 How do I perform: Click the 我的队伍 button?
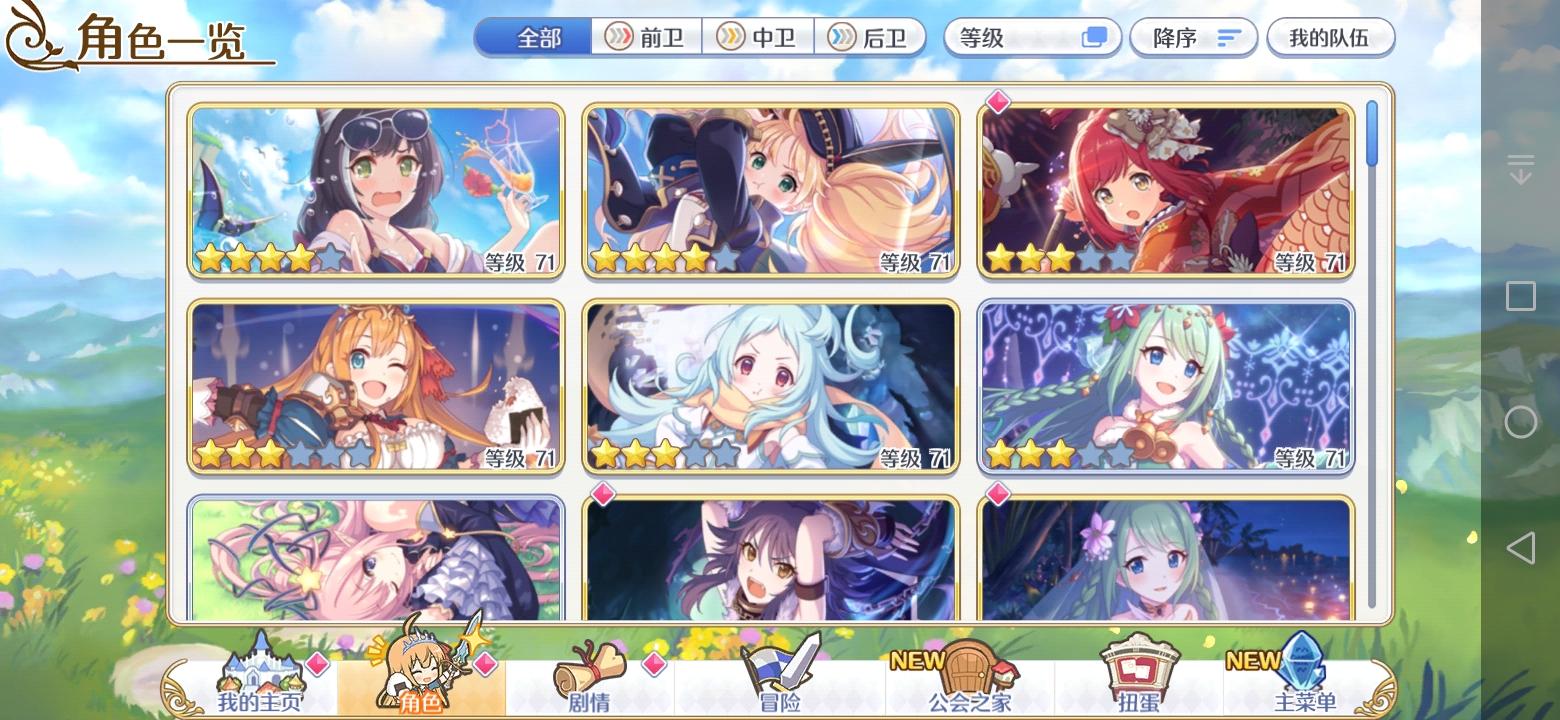pyautogui.click(x=1330, y=37)
